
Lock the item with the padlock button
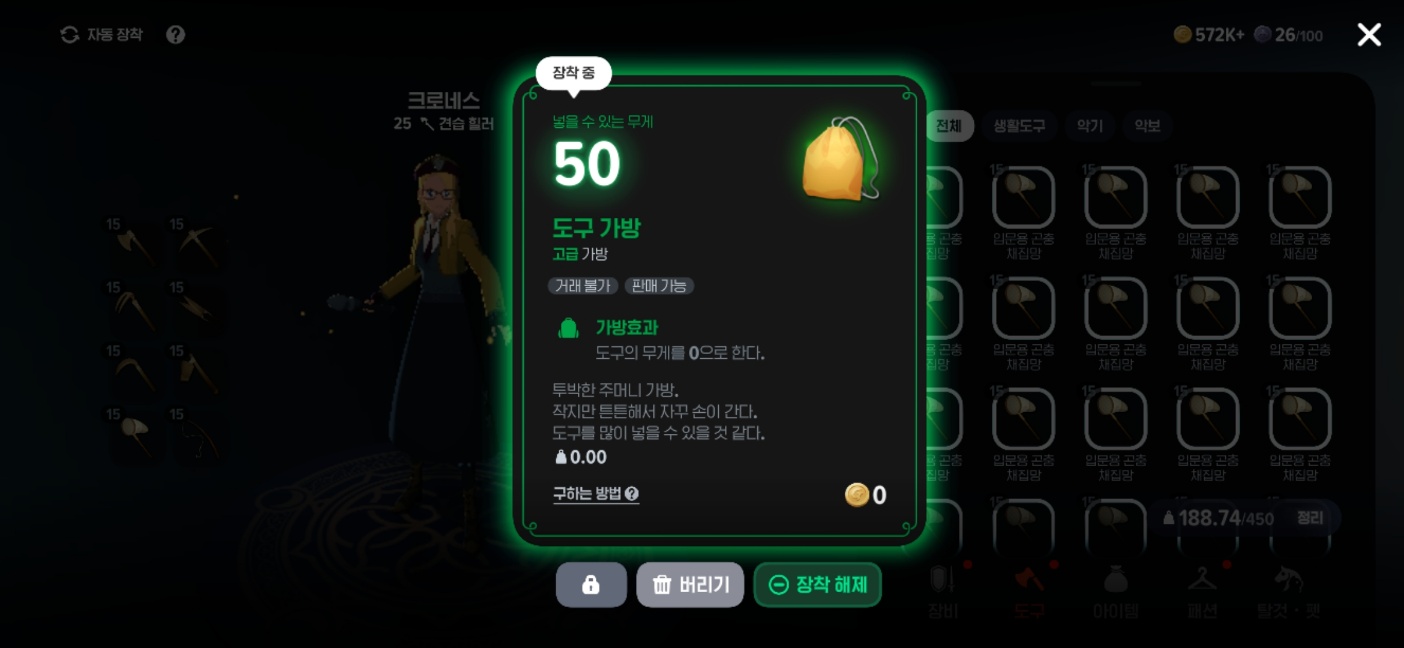pos(591,585)
